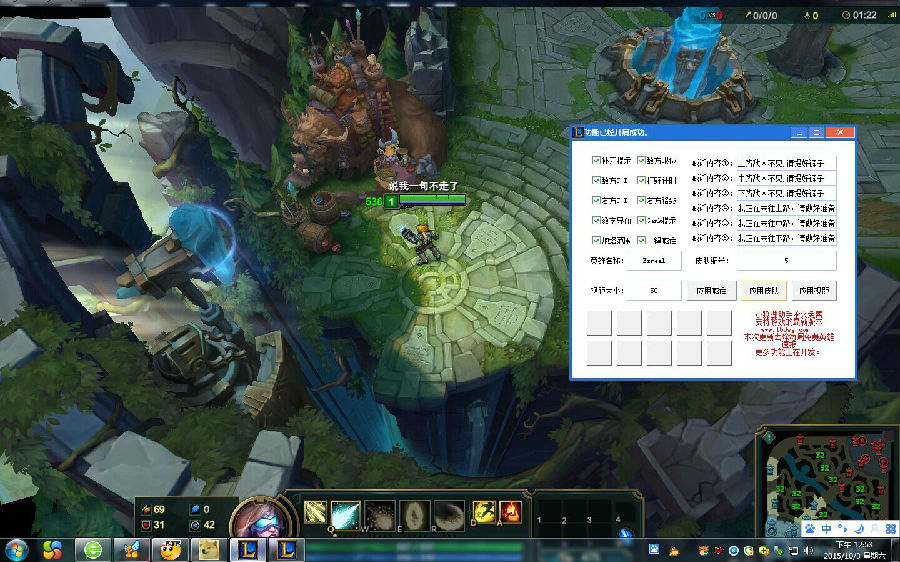Screen dimensions: 900x562
Task: Trigger the E ability icon
Action: [414, 514]
